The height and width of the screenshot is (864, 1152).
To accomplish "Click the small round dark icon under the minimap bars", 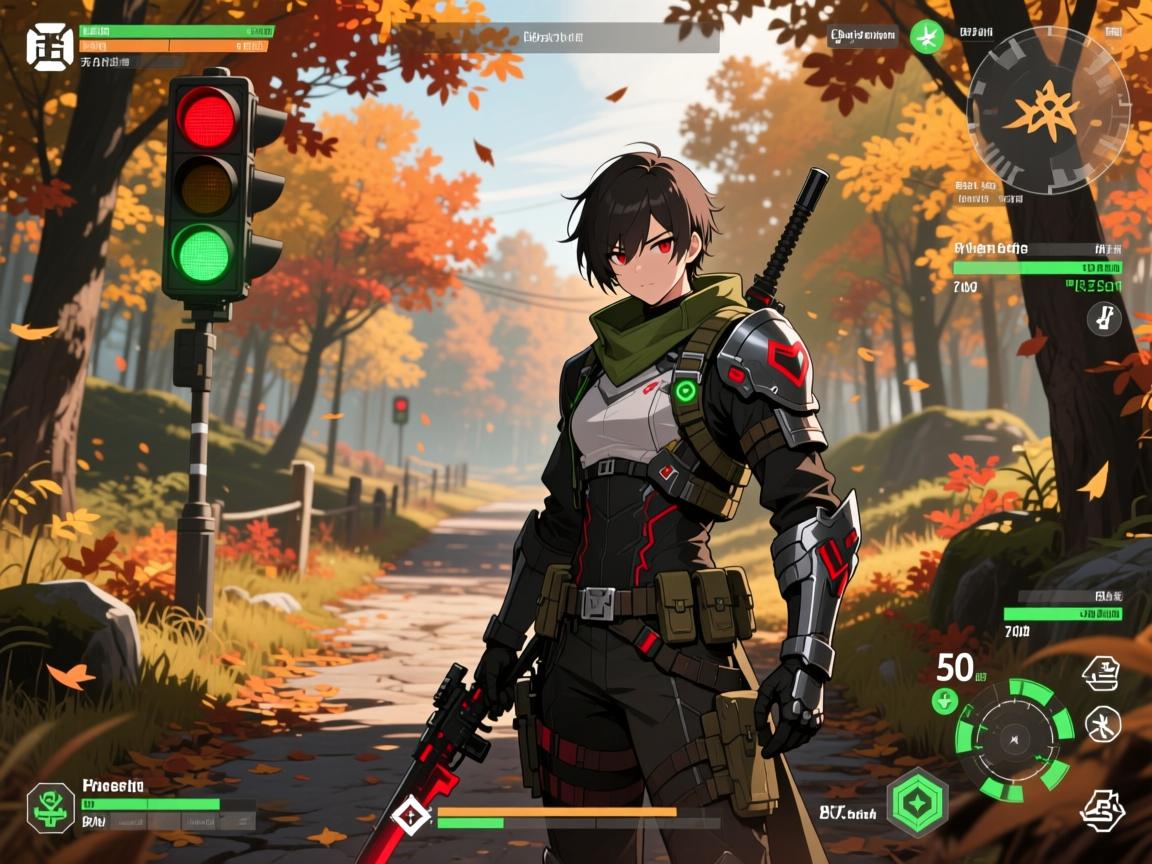I will [1103, 319].
